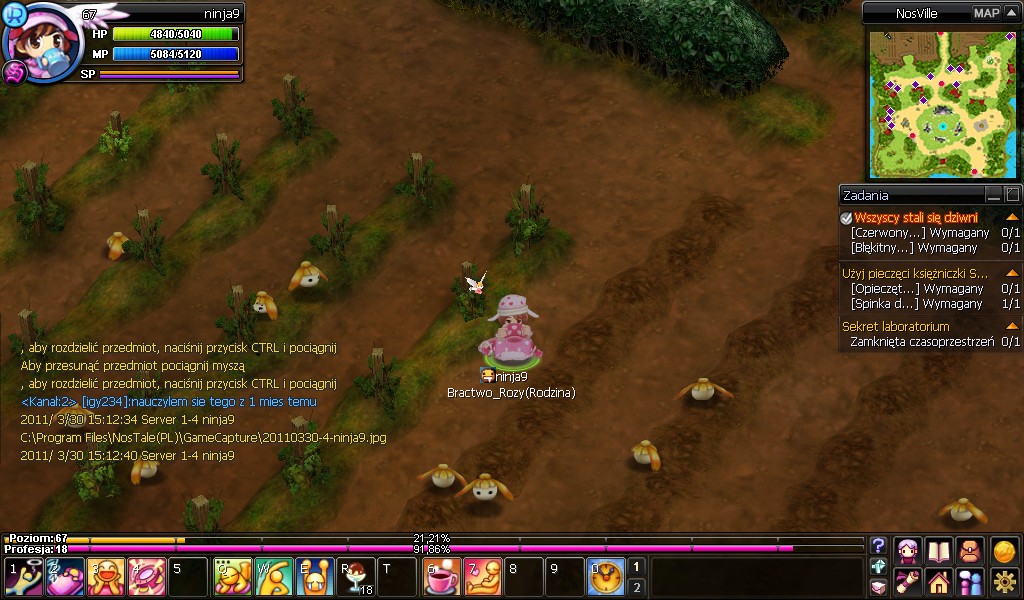1024x600 pixels.
Task: Use the ice cream sundae item slot
Action: (x=357, y=577)
